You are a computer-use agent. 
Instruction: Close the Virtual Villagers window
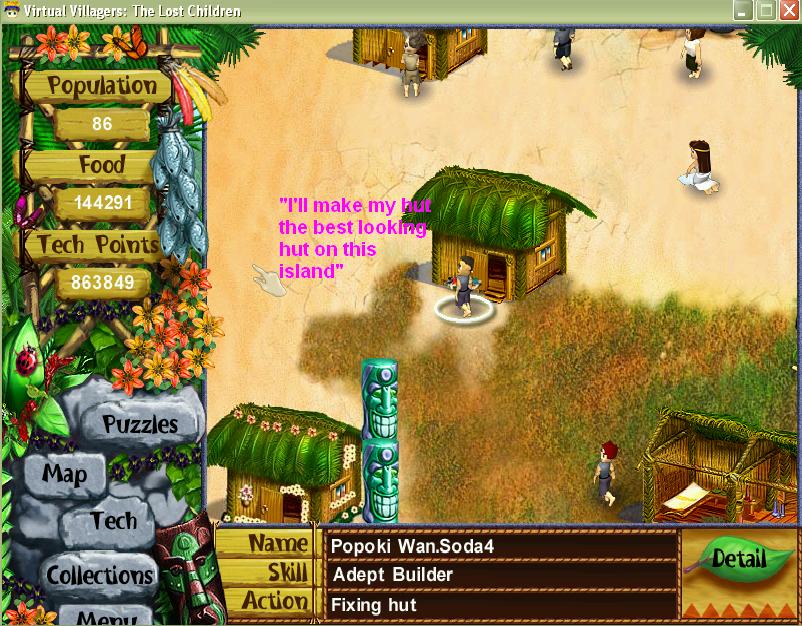(789, 11)
